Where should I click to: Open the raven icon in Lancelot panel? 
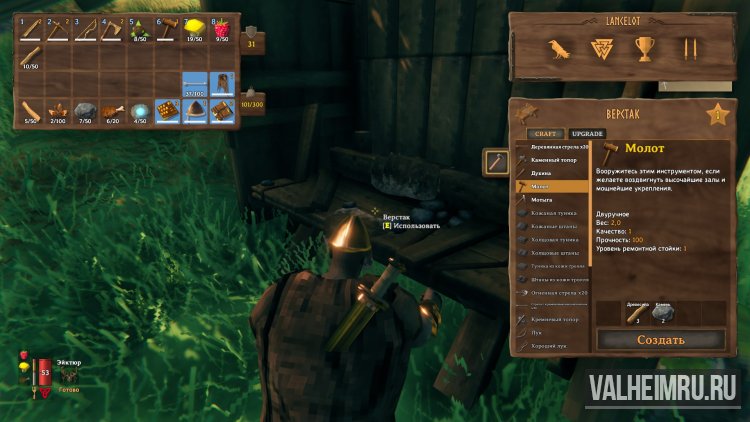tap(557, 48)
